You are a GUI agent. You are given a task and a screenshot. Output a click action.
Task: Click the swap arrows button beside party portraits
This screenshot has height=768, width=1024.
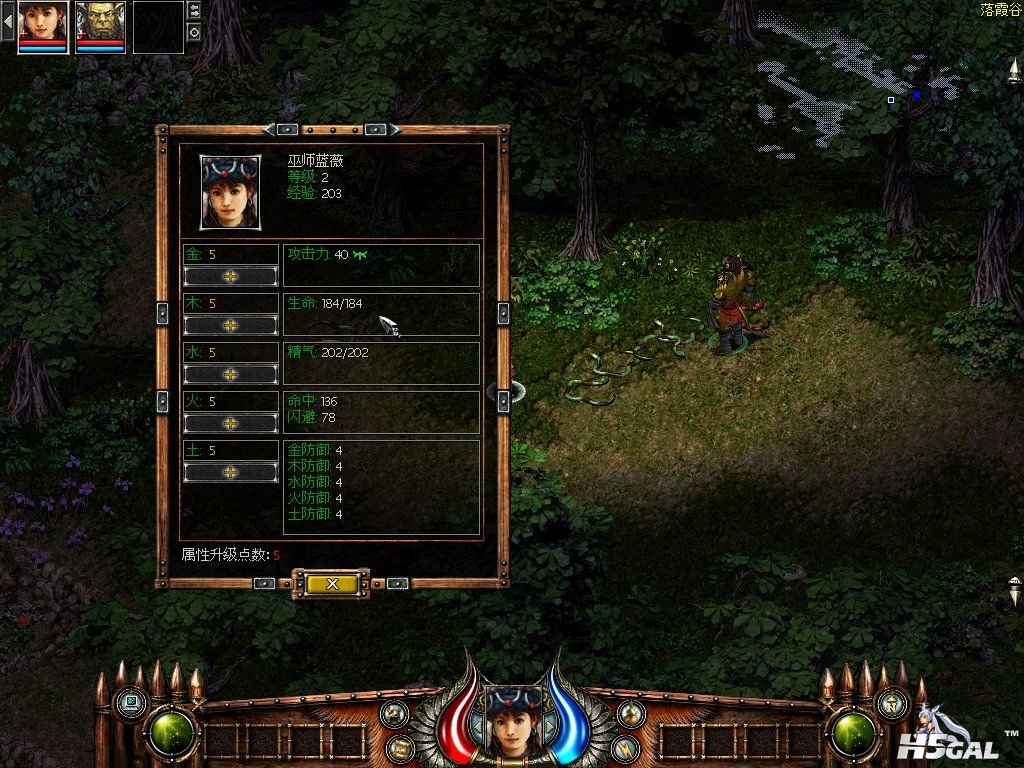coord(194,10)
